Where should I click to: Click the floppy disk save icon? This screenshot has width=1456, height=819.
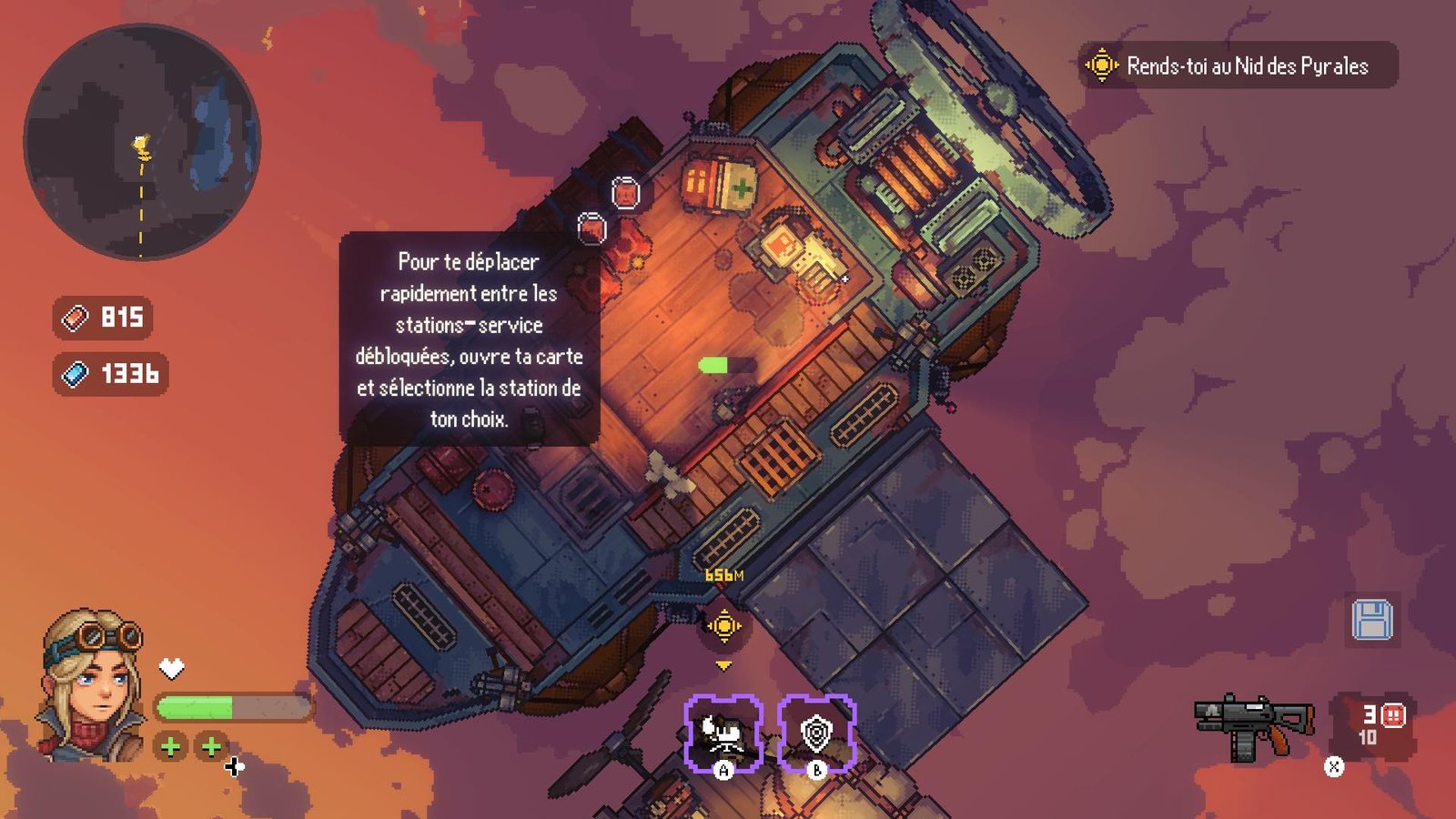point(1371,621)
